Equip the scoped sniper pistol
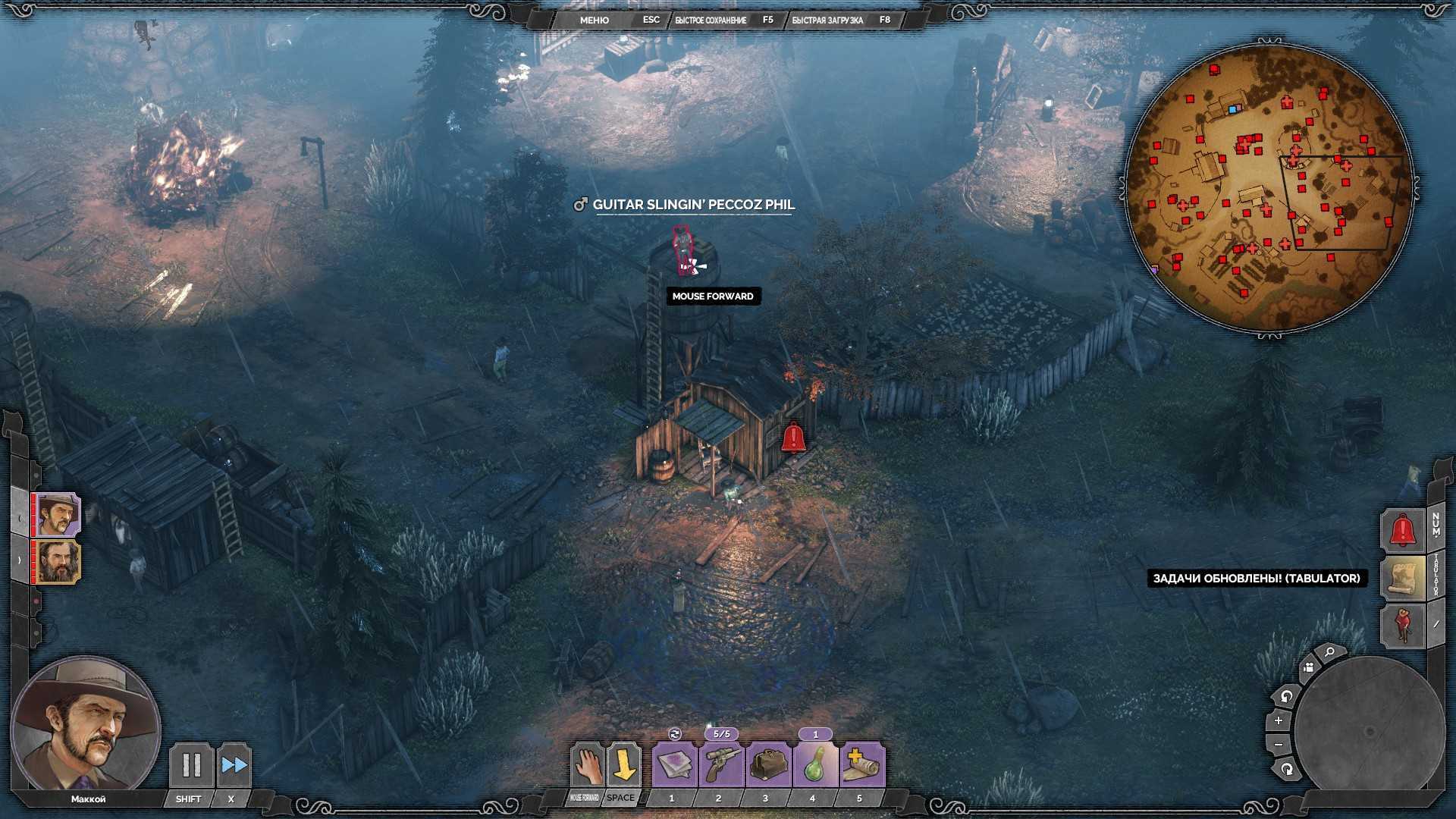Viewport: 1456px width, 819px height. click(720, 765)
